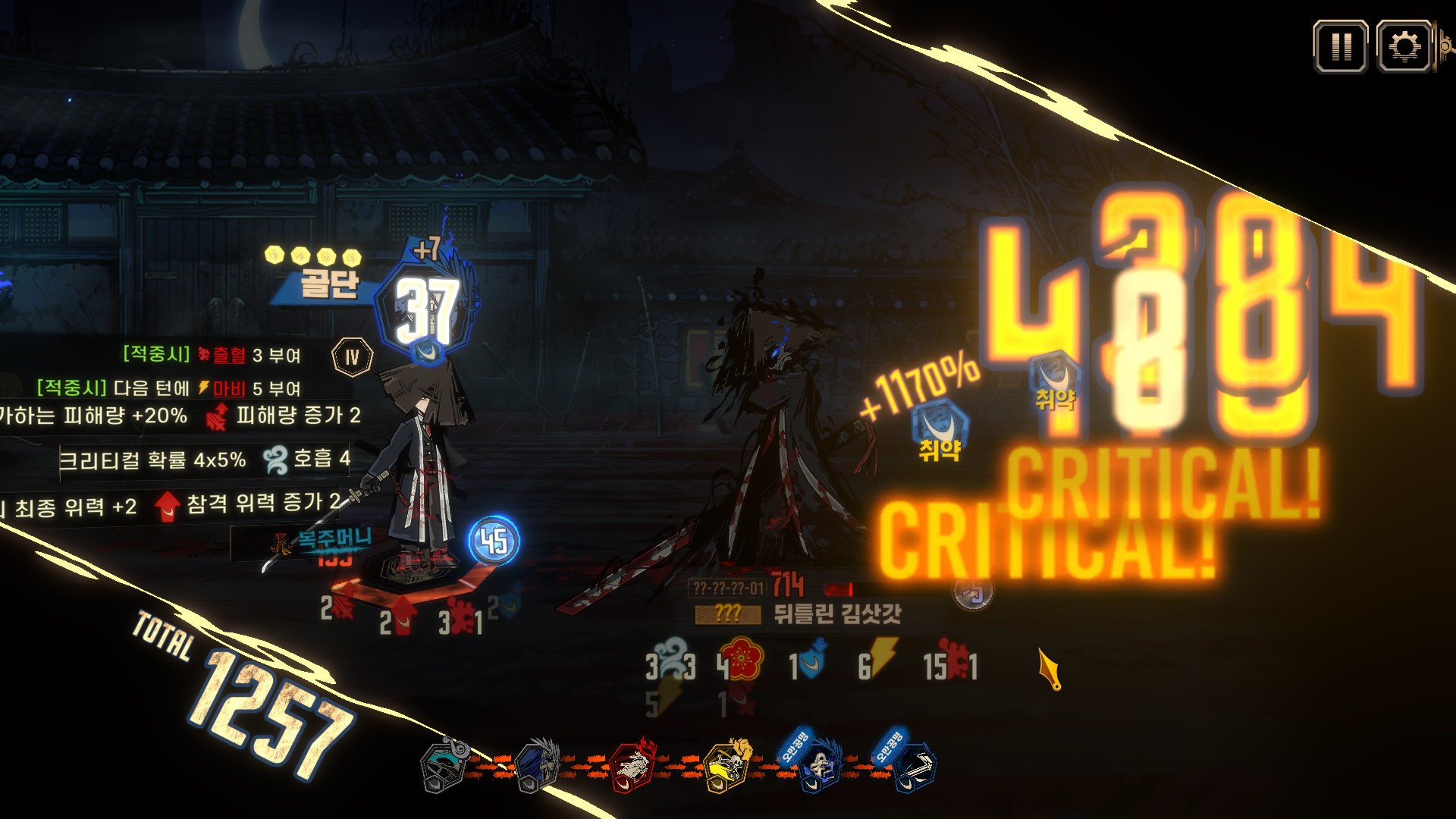
Task: Open settings with the gear button
Action: click(1404, 47)
